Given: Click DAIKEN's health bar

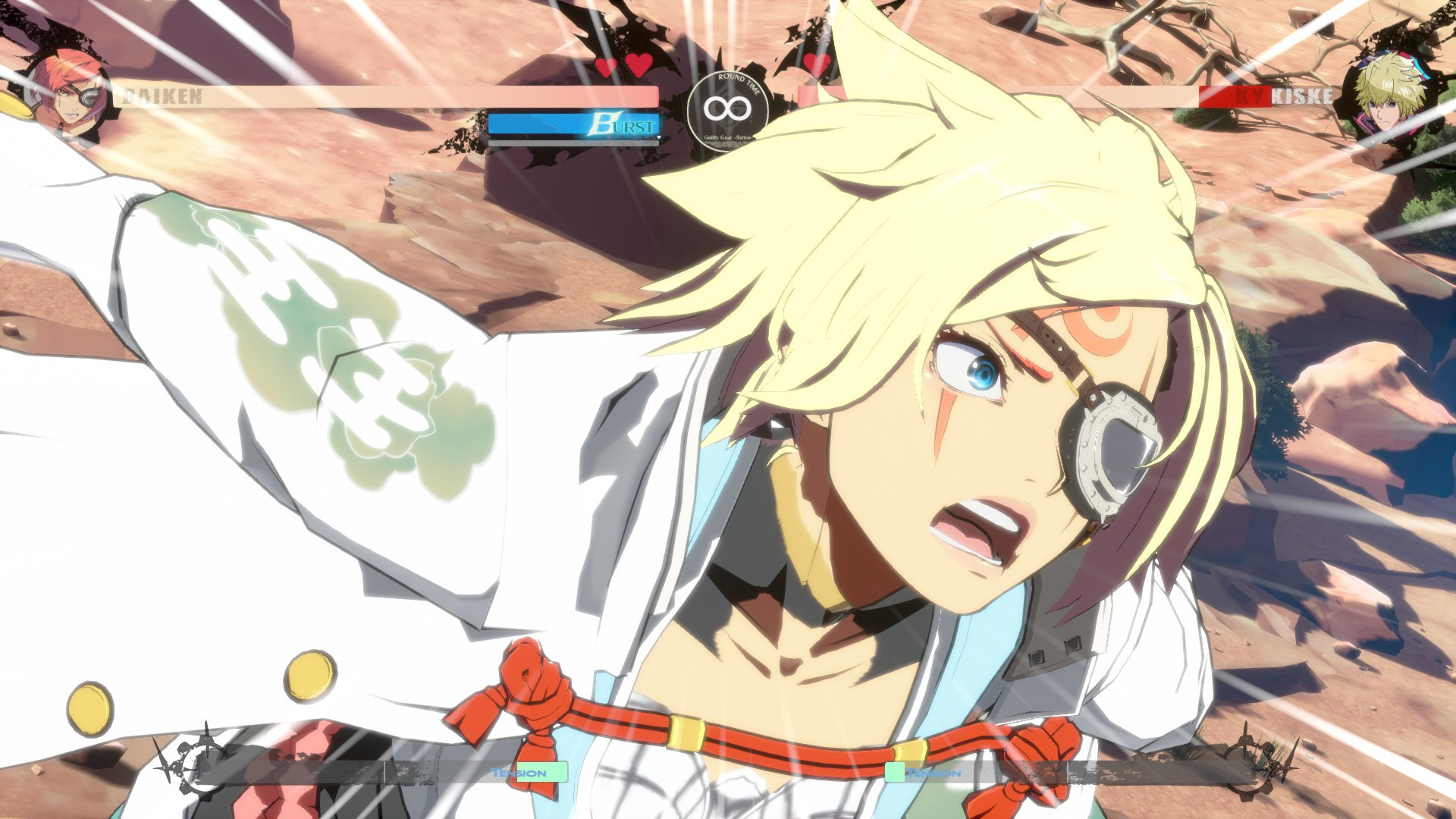Looking at the screenshot, I should [x=379, y=95].
